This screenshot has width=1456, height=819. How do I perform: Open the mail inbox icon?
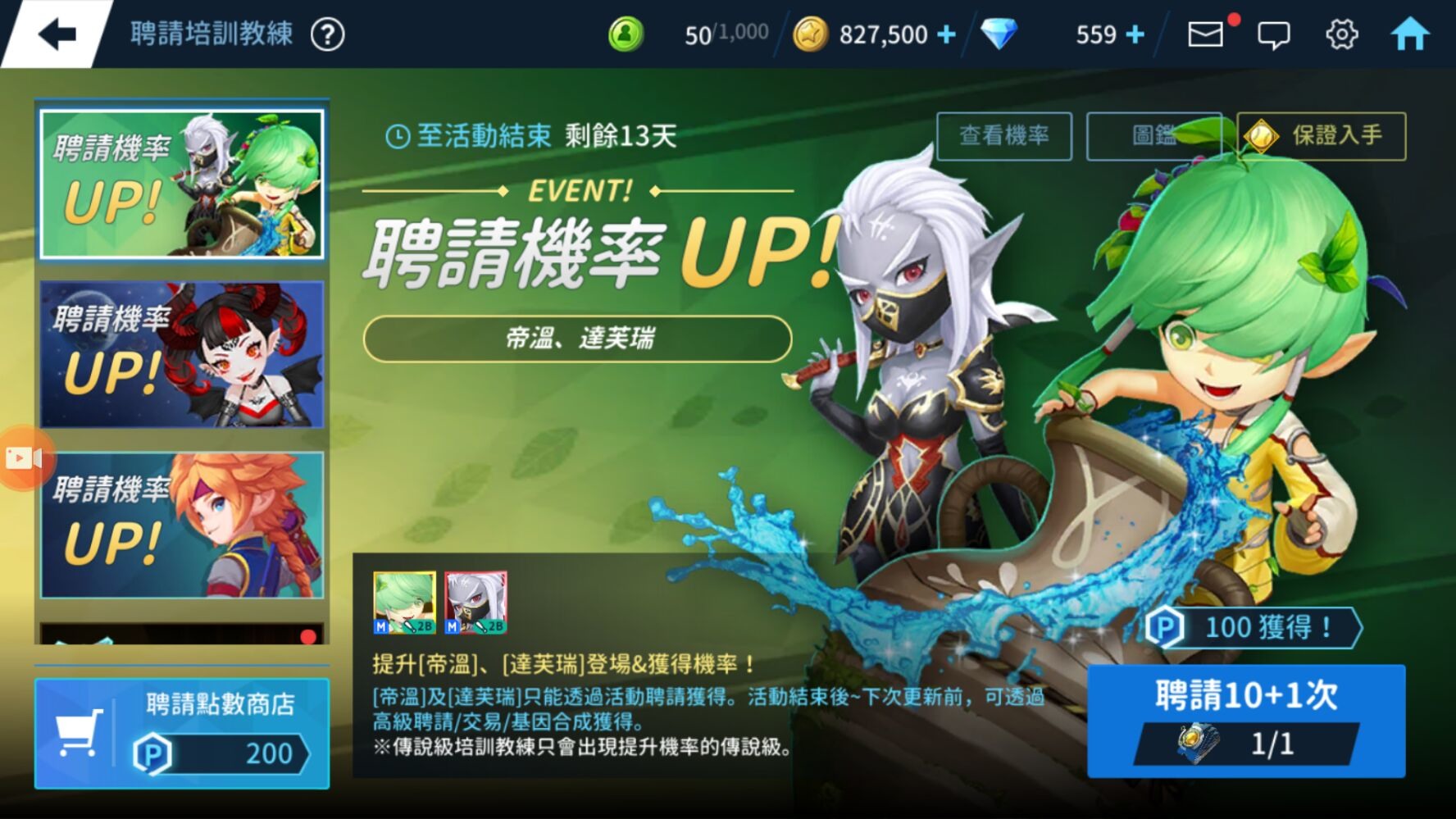click(1205, 34)
